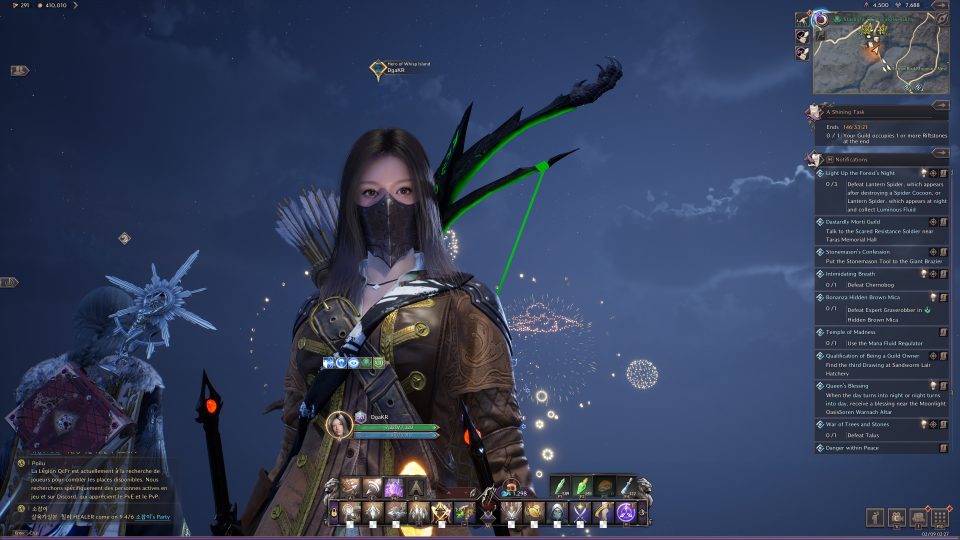Image resolution: width=960 pixels, height=540 pixels.
Task: Activate the purple lightning skill
Action: pos(394,488)
